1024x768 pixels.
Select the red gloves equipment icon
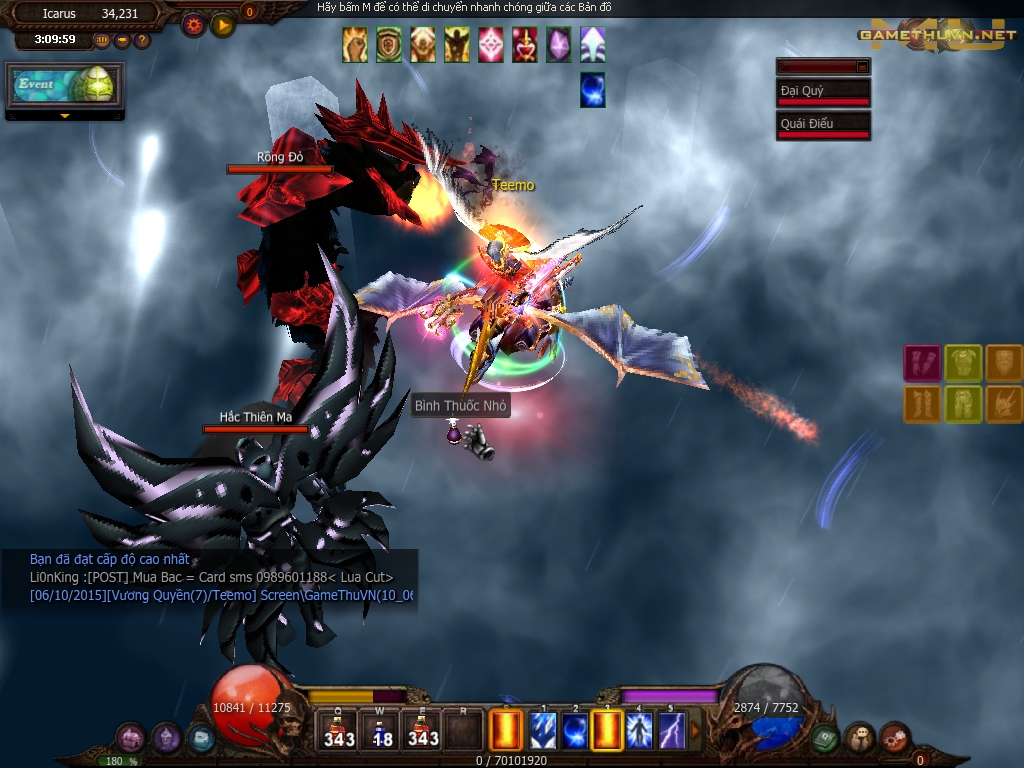pyautogui.click(x=922, y=363)
